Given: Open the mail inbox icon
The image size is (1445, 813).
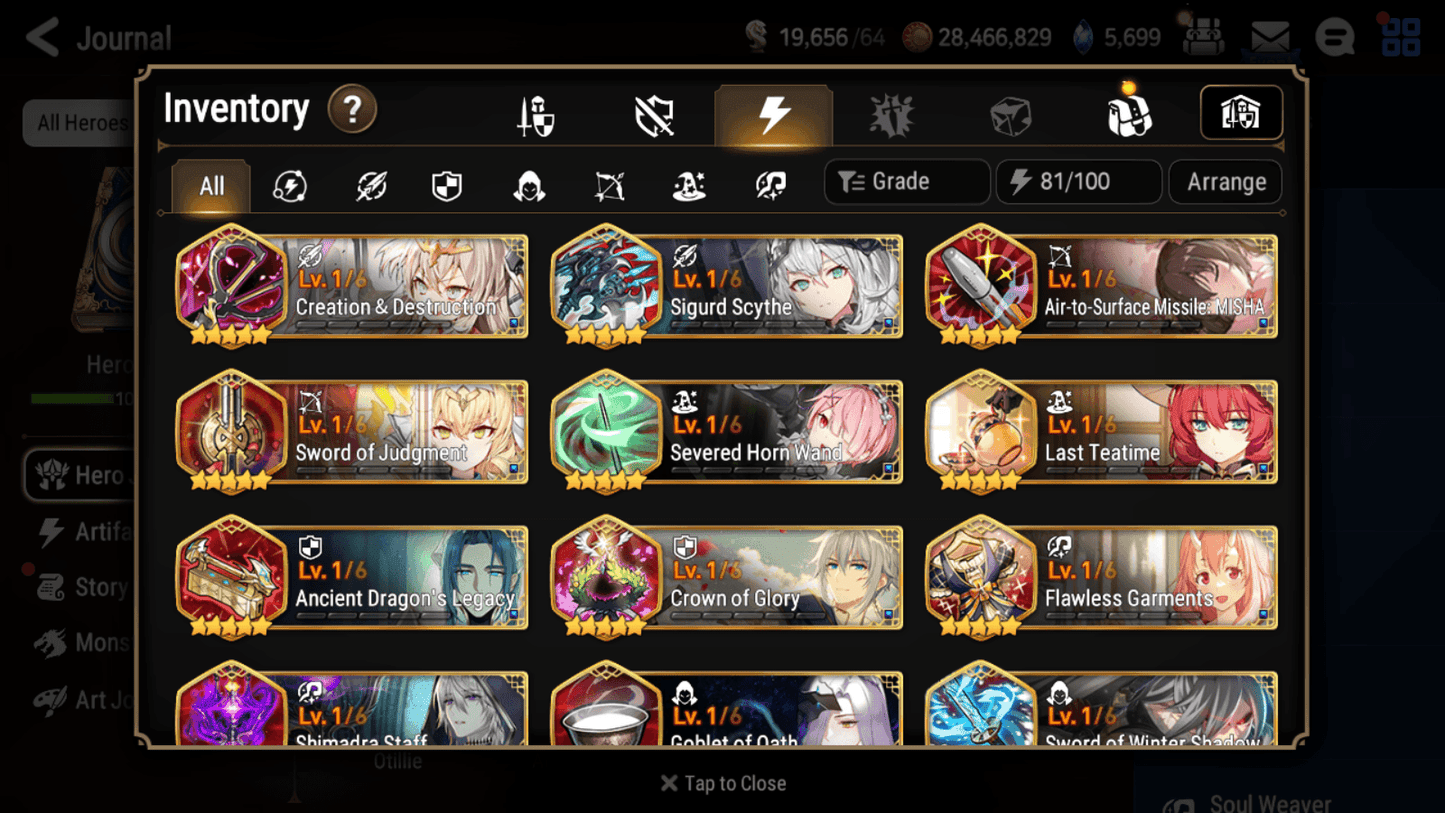Looking at the screenshot, I should tap(1272, 34).
